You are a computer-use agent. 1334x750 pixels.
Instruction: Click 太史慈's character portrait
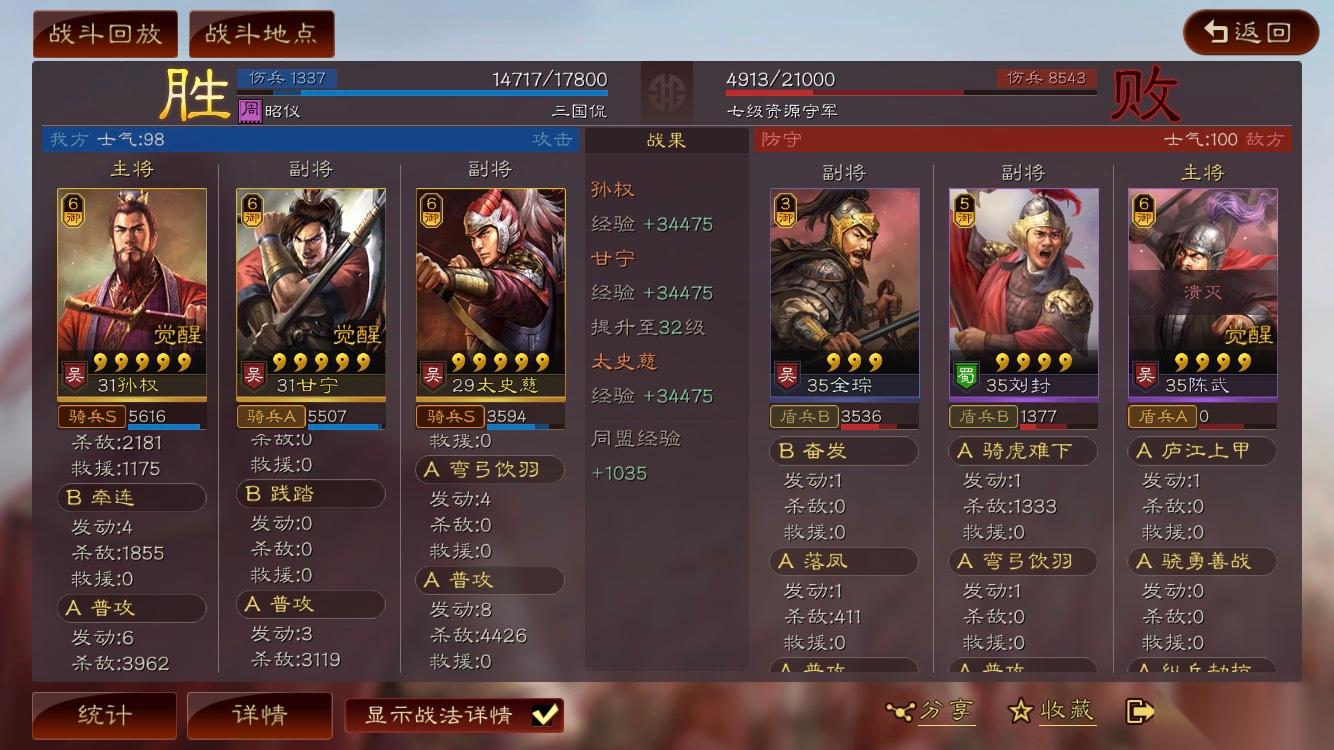489,270
